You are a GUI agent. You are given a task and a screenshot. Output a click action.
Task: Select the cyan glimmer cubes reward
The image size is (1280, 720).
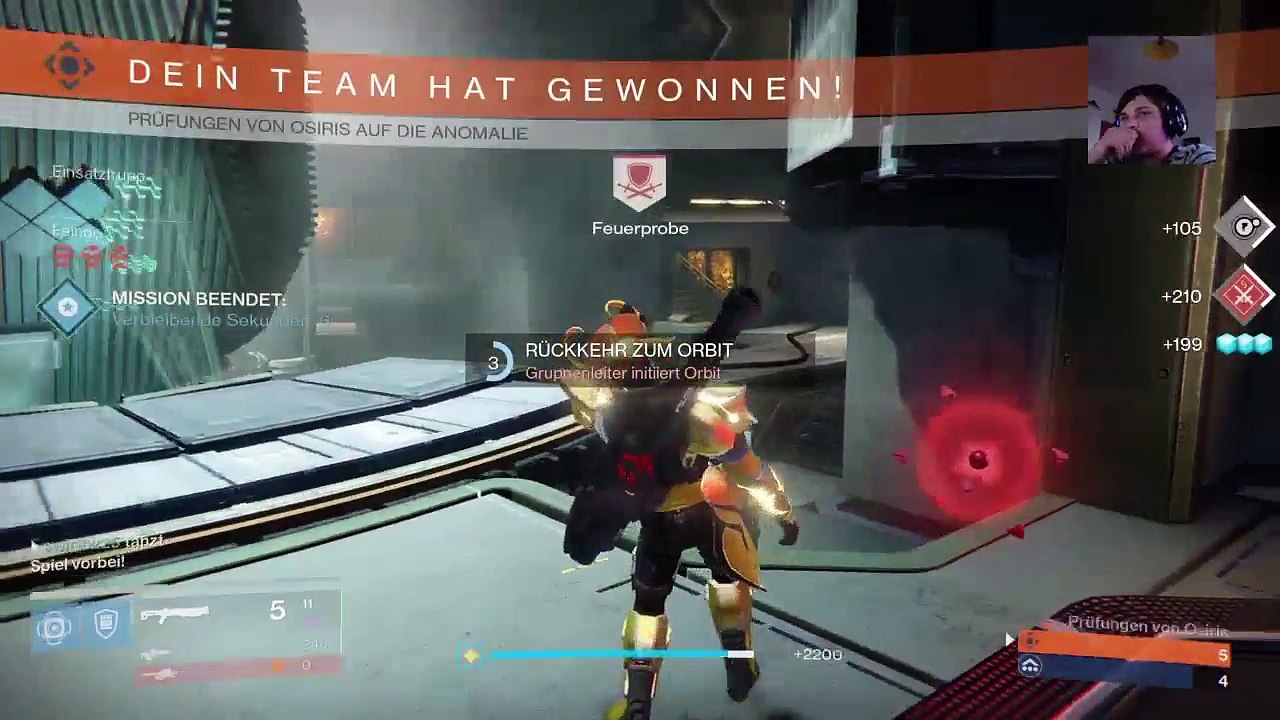point(1244,344)
